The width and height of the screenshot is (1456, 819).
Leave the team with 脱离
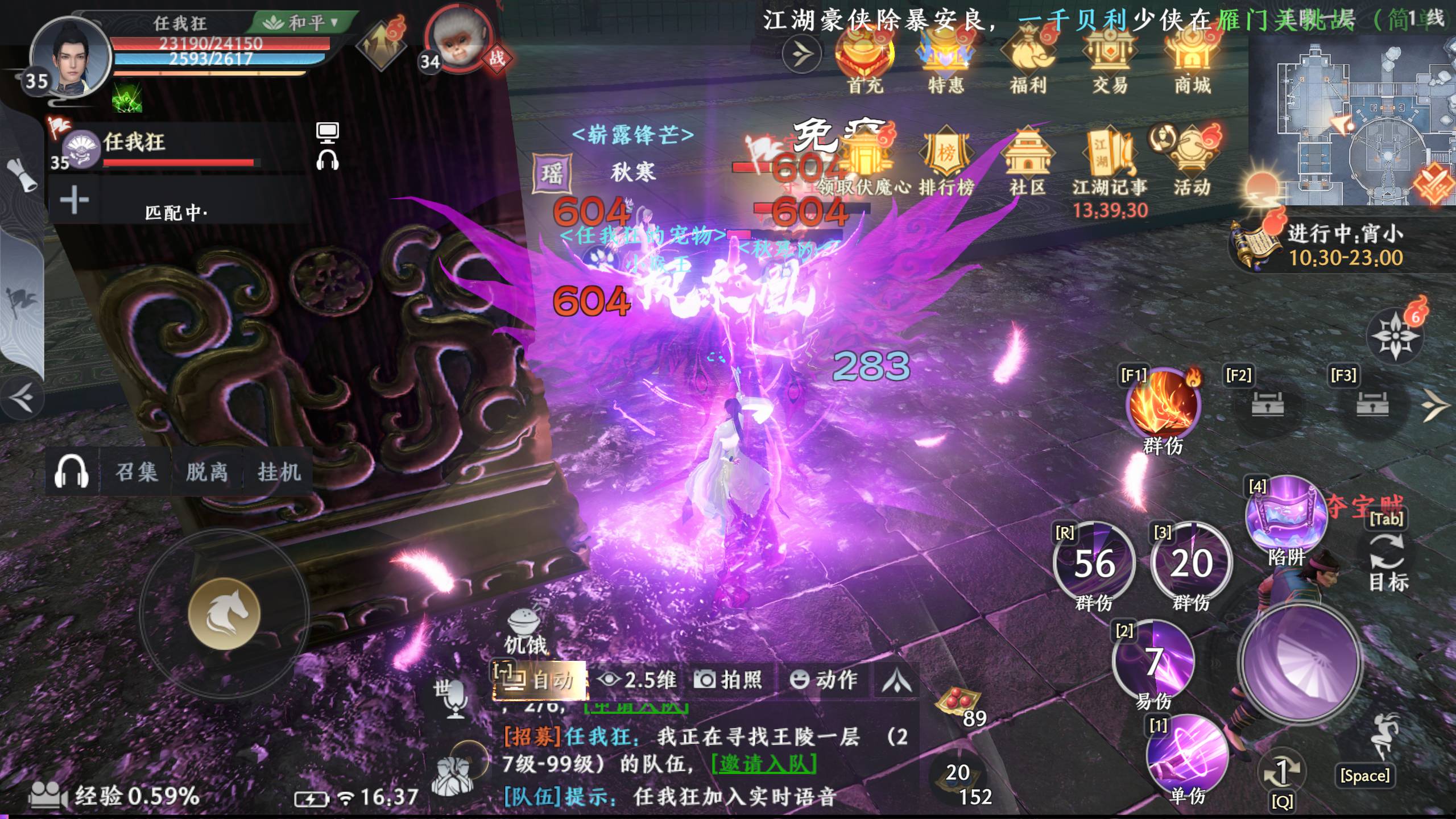point(207,472)
